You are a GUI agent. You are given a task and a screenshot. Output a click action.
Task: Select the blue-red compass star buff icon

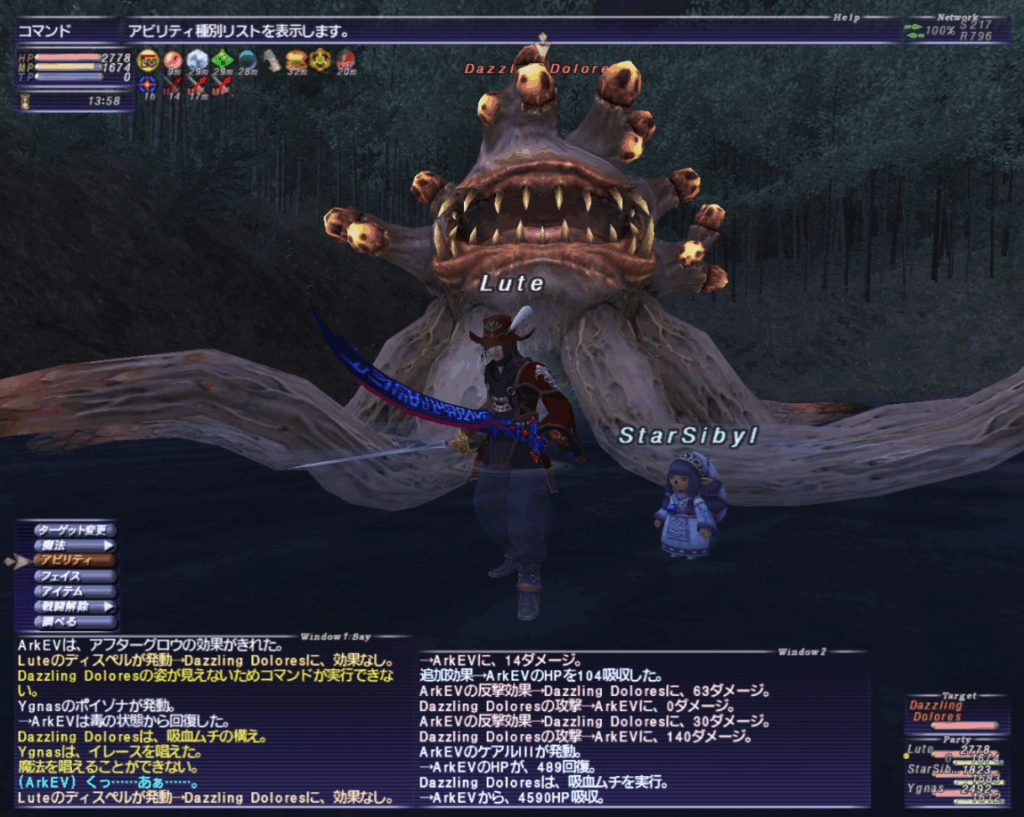(x=148, y=85)
